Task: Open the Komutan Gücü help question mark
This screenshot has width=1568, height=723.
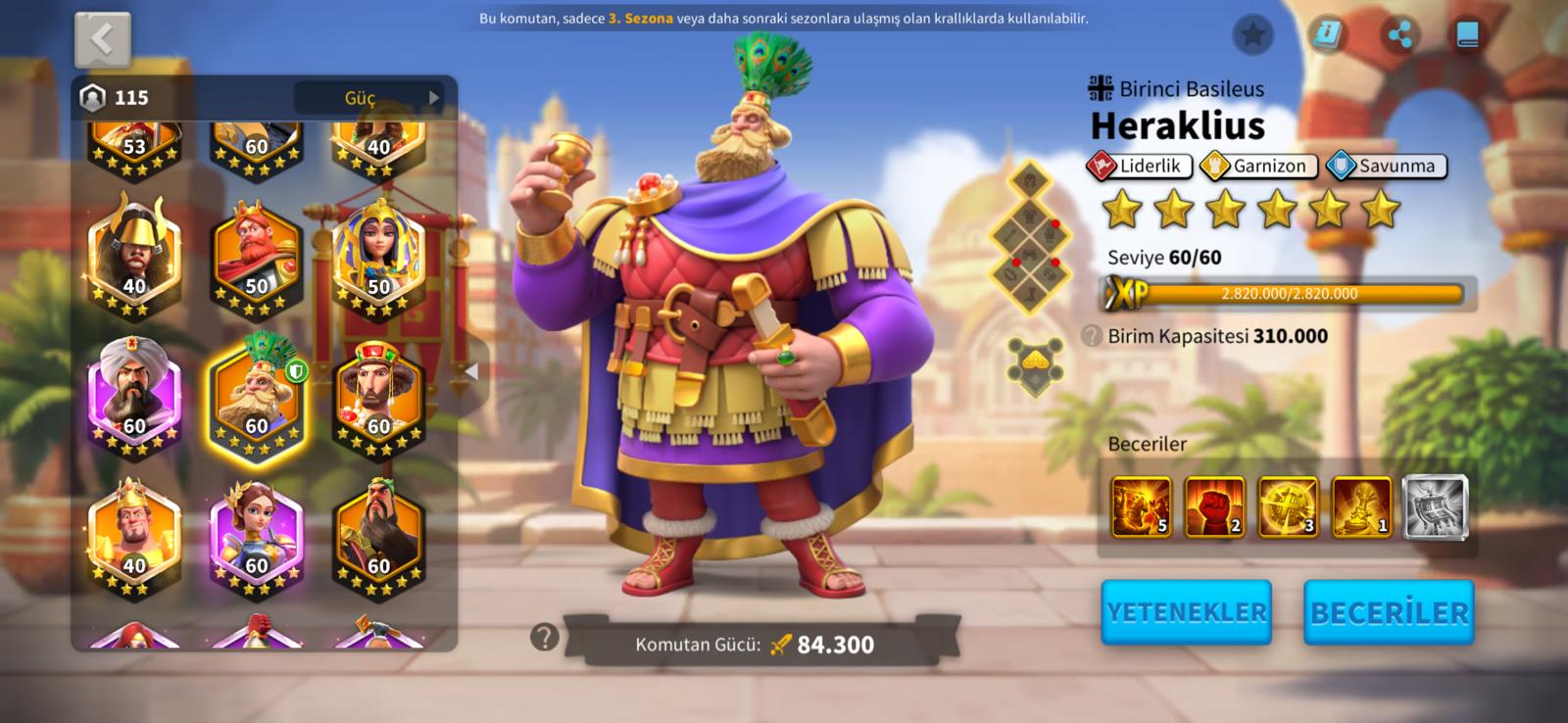Action: pyautogui.click(x=544, y=638)
